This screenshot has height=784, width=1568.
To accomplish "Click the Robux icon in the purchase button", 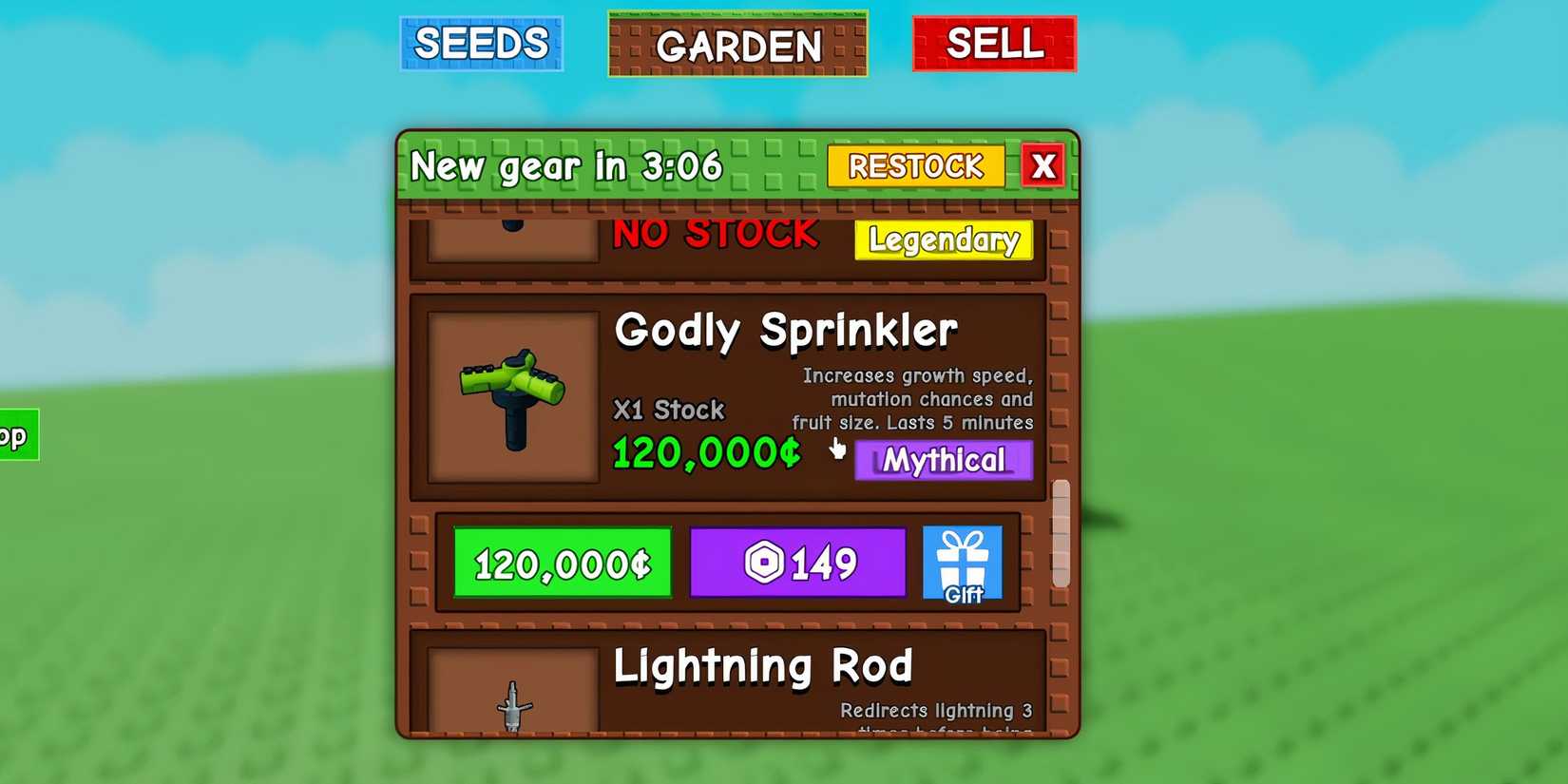I will pos(766,563).
